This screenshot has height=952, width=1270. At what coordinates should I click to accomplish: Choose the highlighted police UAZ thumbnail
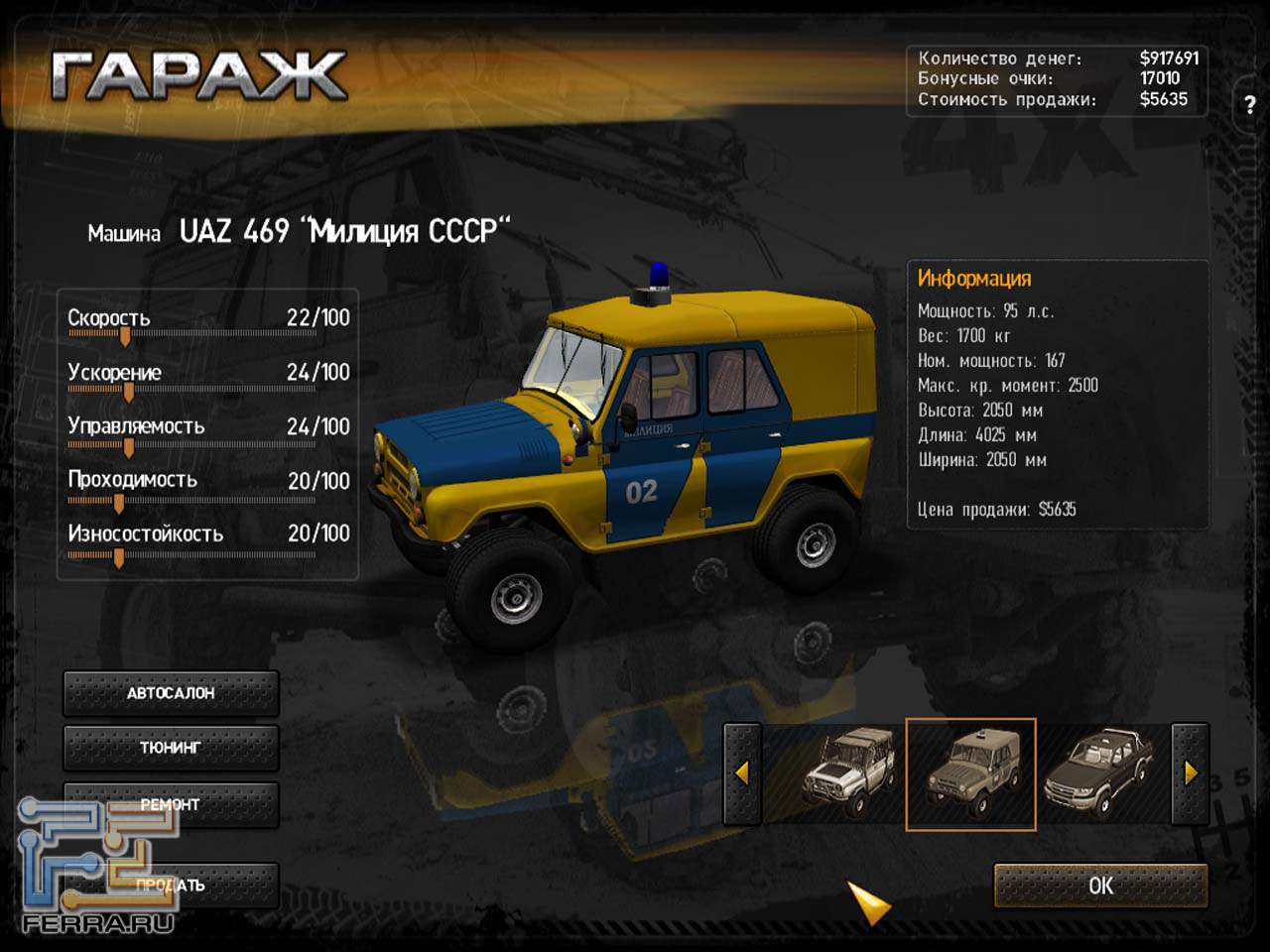pos(970,773)
